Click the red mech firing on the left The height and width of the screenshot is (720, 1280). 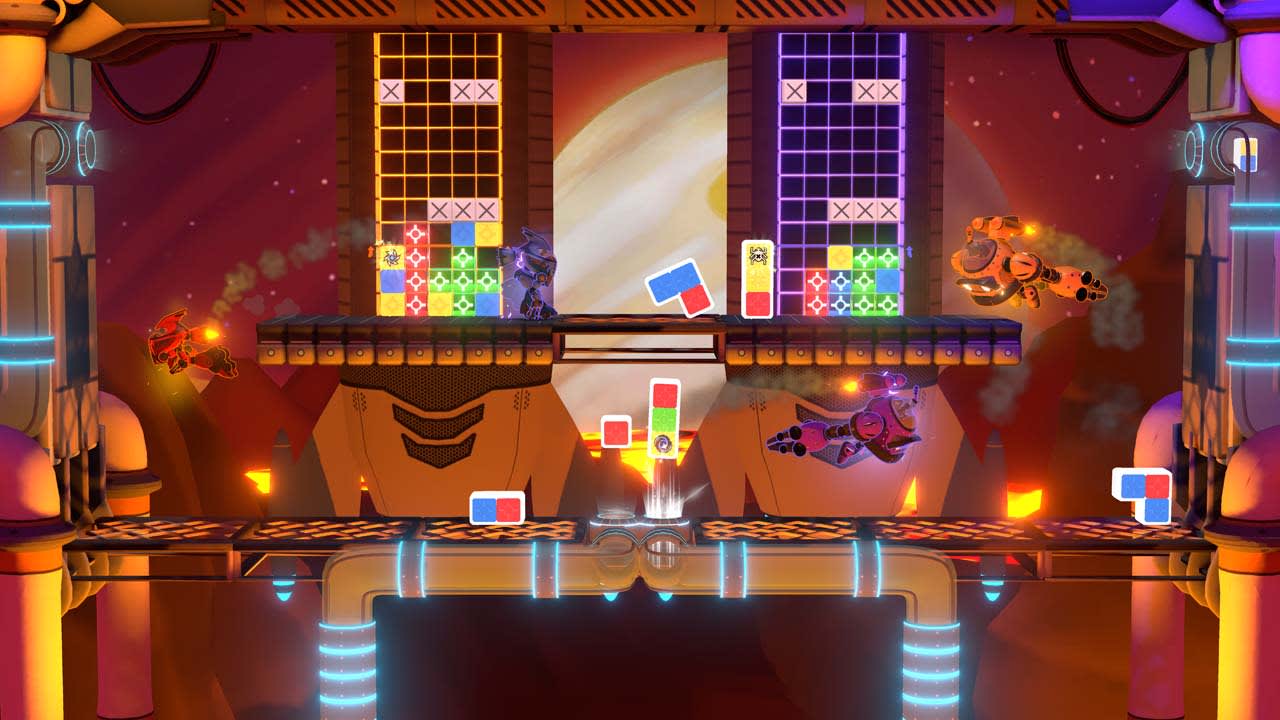170,340
